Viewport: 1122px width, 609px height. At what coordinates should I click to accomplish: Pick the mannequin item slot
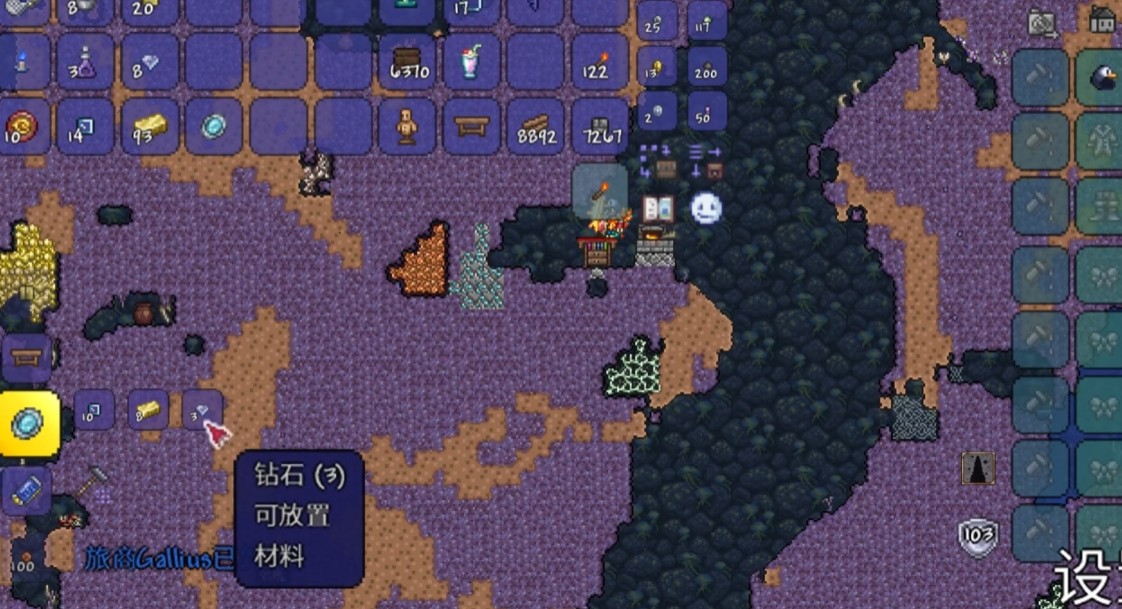(407, 126)
